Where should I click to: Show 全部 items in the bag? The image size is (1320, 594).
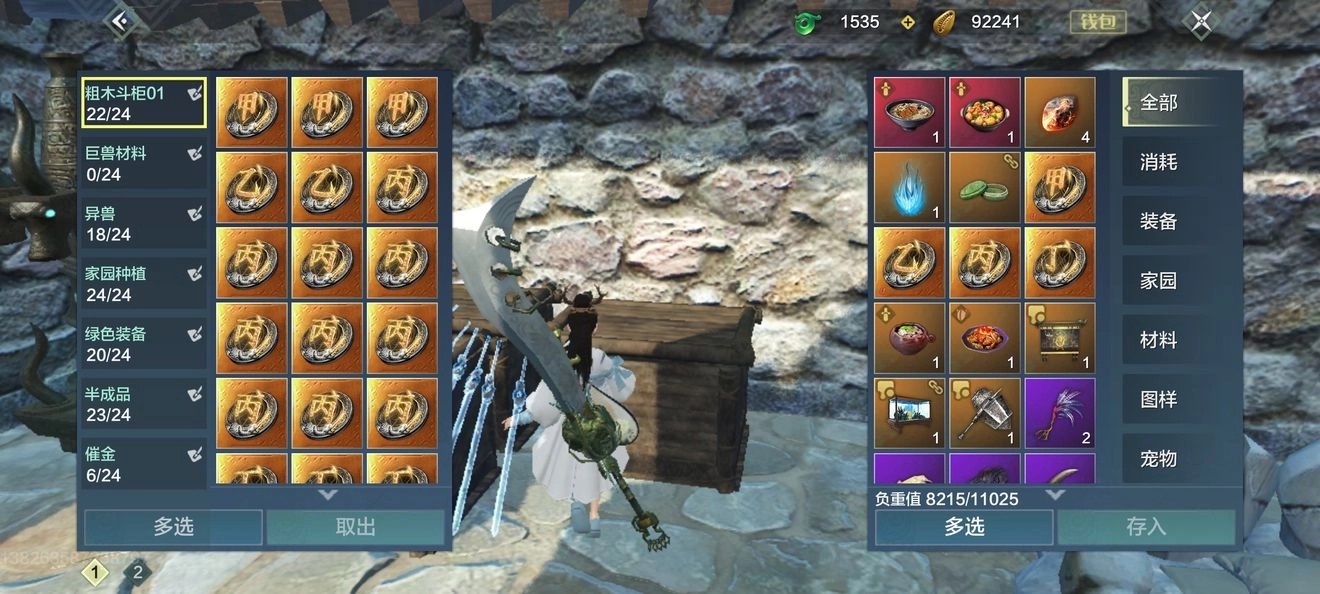point(1160,102)
